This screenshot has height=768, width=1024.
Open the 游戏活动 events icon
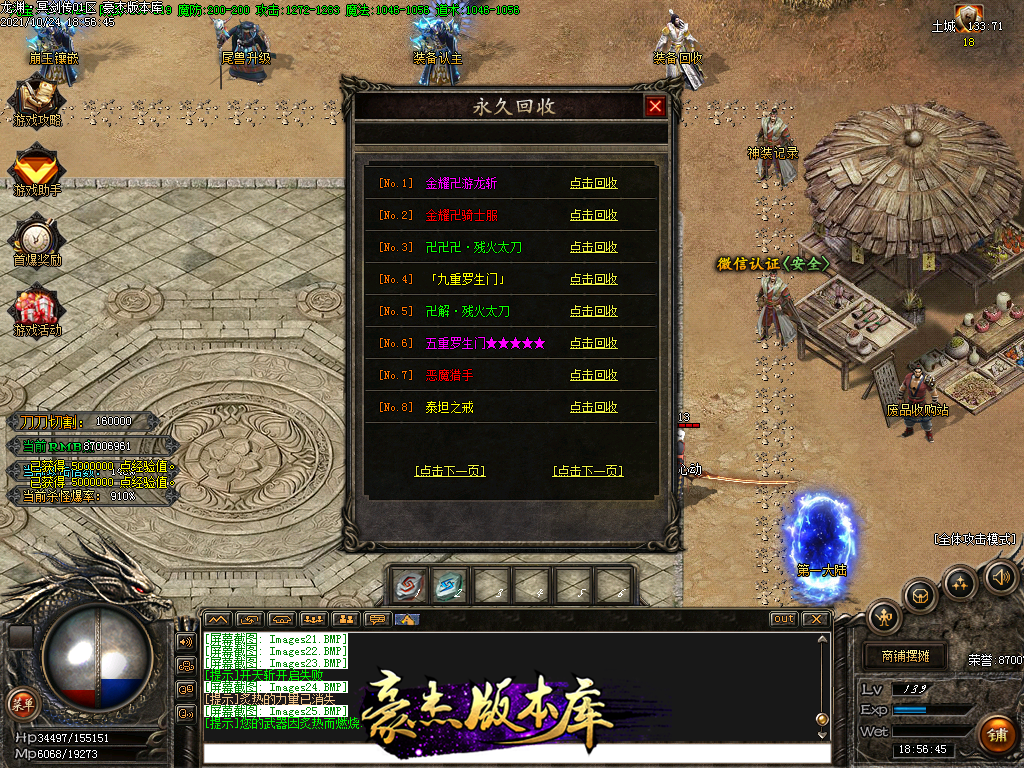pyautogui.click(x=37, y=310)
